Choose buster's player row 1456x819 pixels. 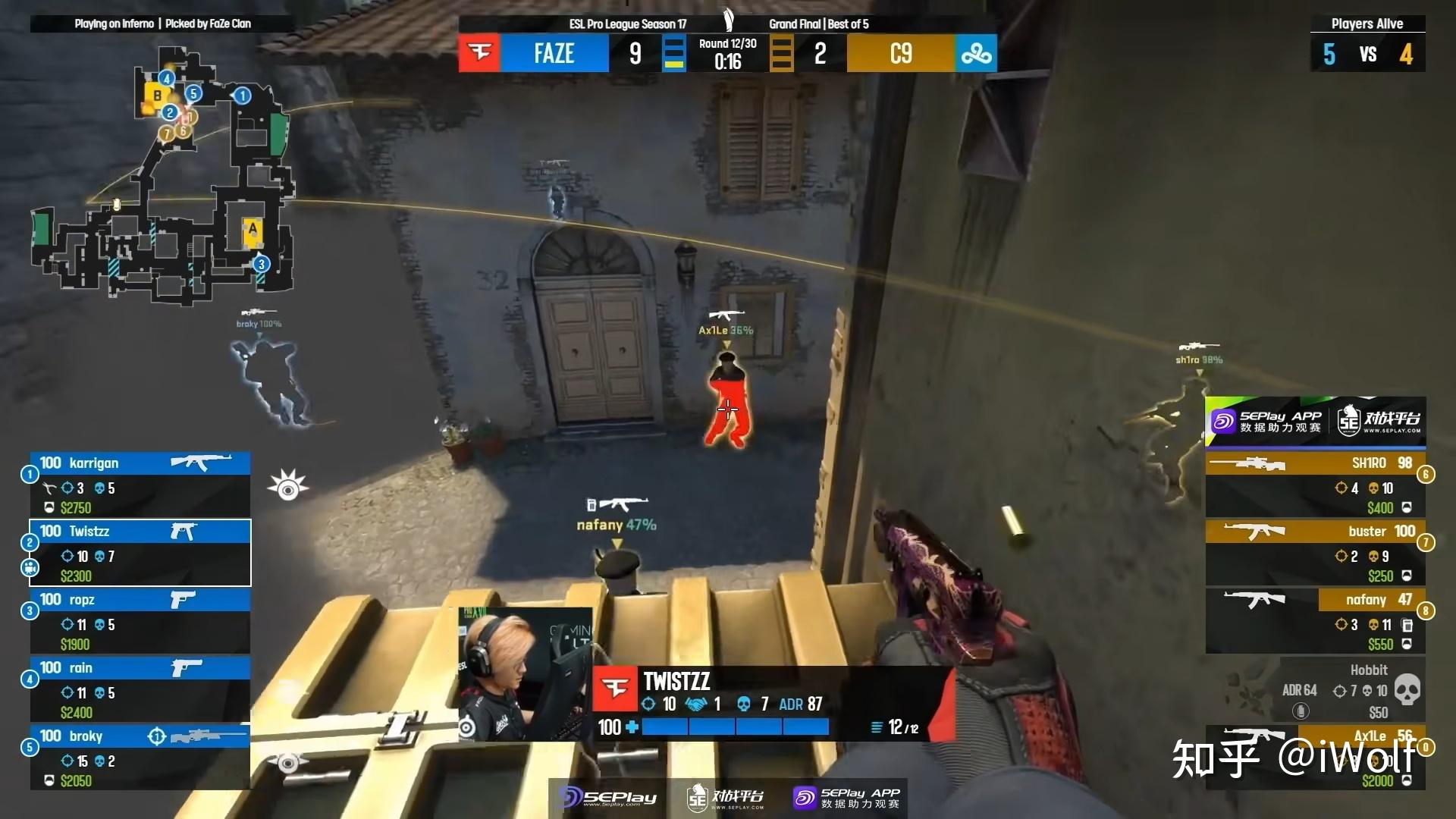click(x=1316, y=553)
